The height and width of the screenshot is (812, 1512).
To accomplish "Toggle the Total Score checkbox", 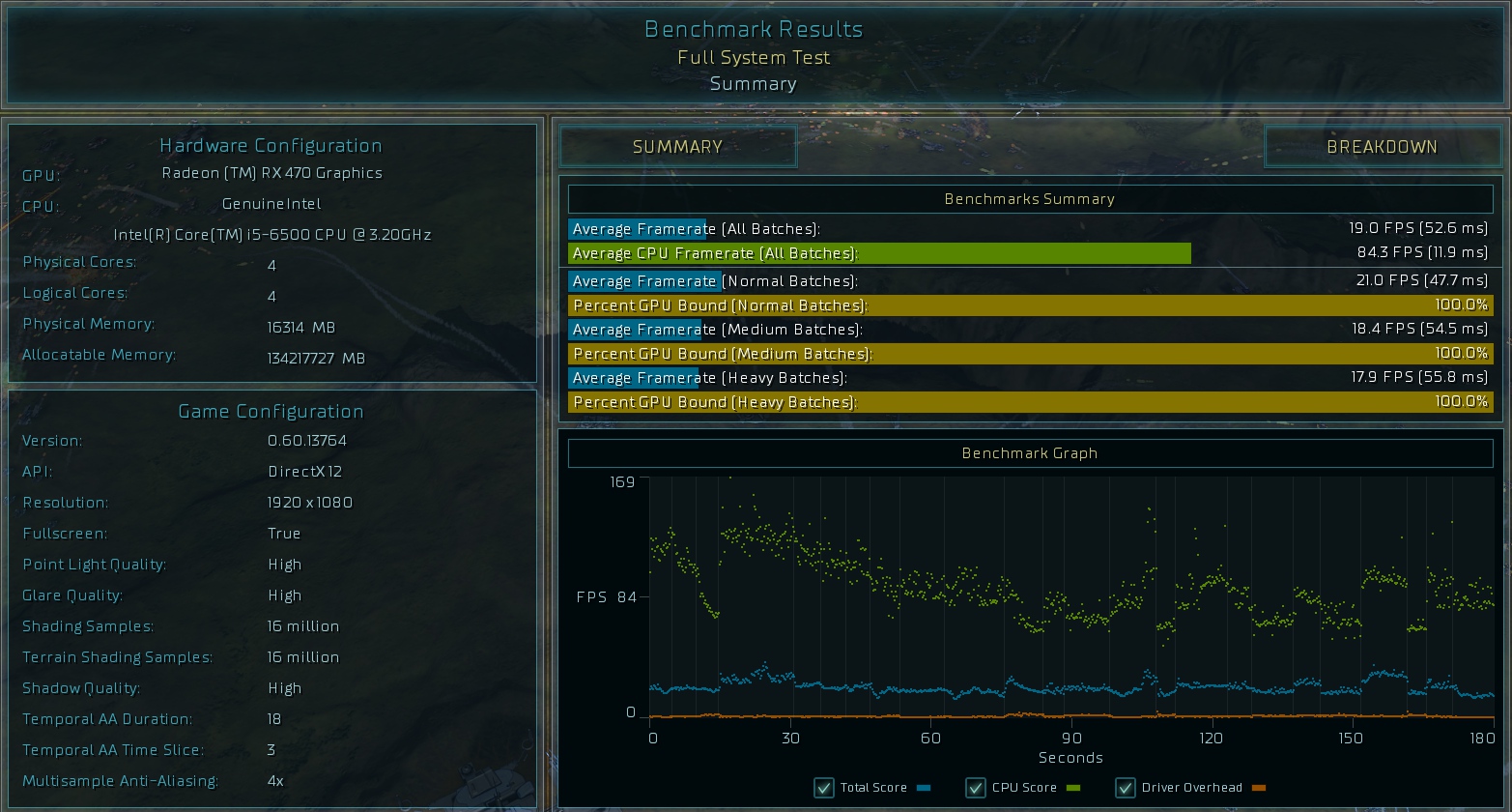I will tap(824, 788).
